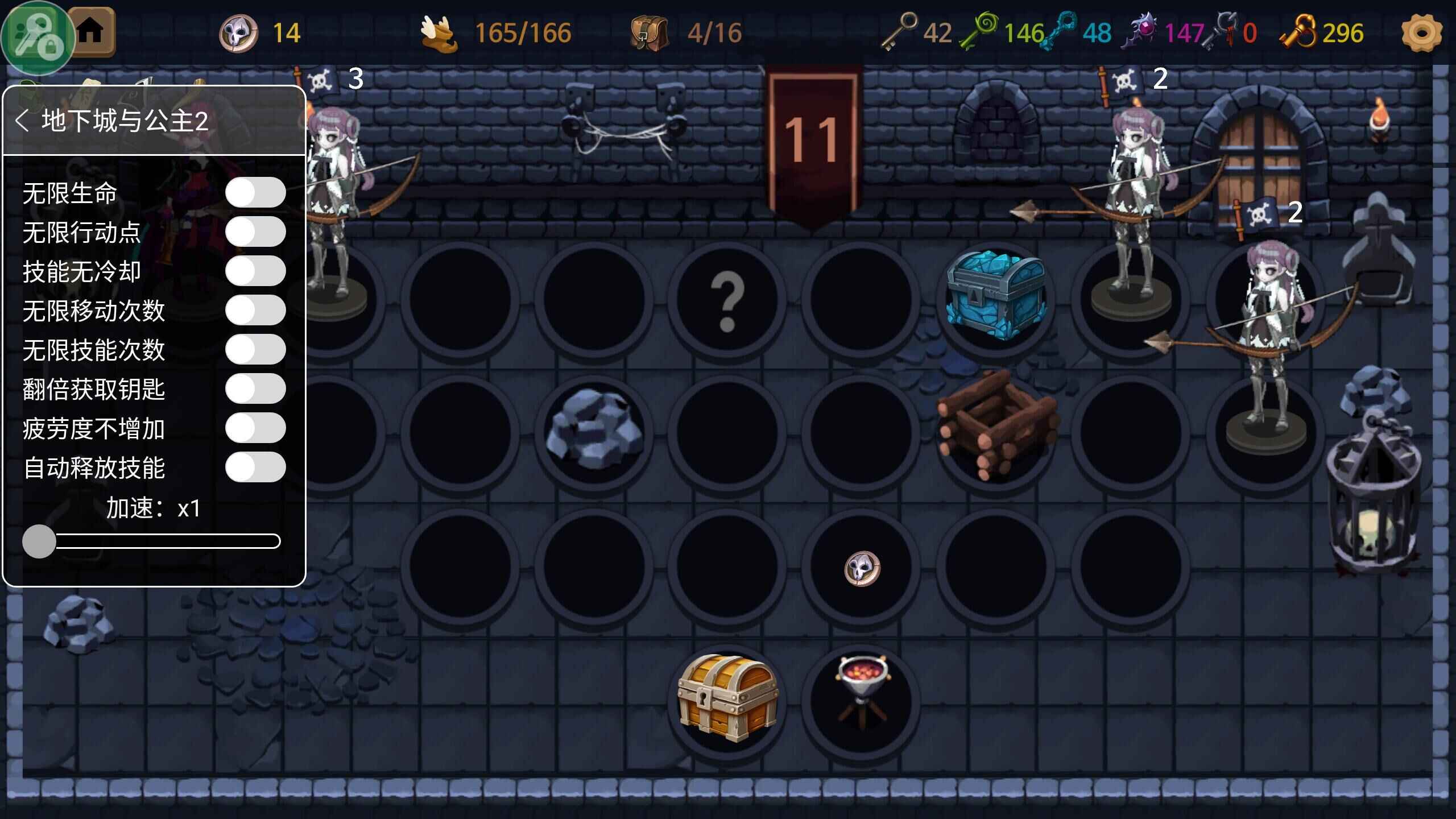Click the 加速 speed slider handle
This screenshot has width=1456, height=819.
coord(39,541)
